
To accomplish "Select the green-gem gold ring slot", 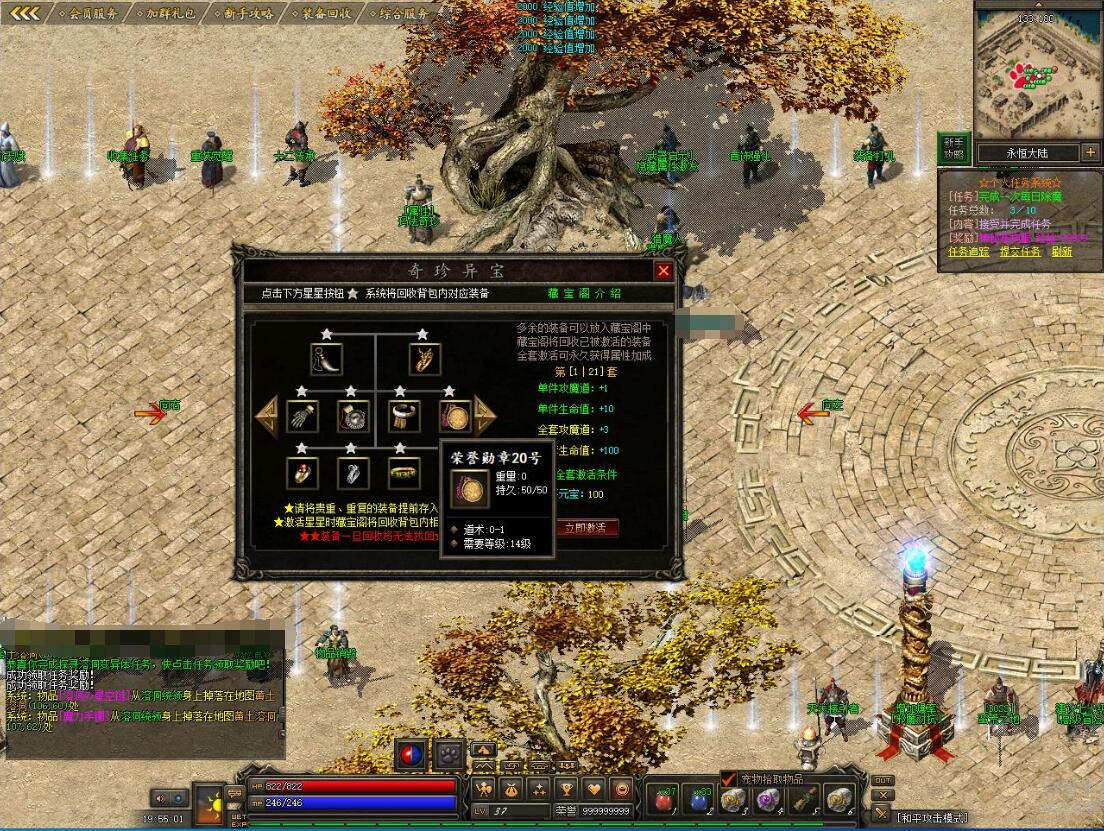I will click(404, 472).
